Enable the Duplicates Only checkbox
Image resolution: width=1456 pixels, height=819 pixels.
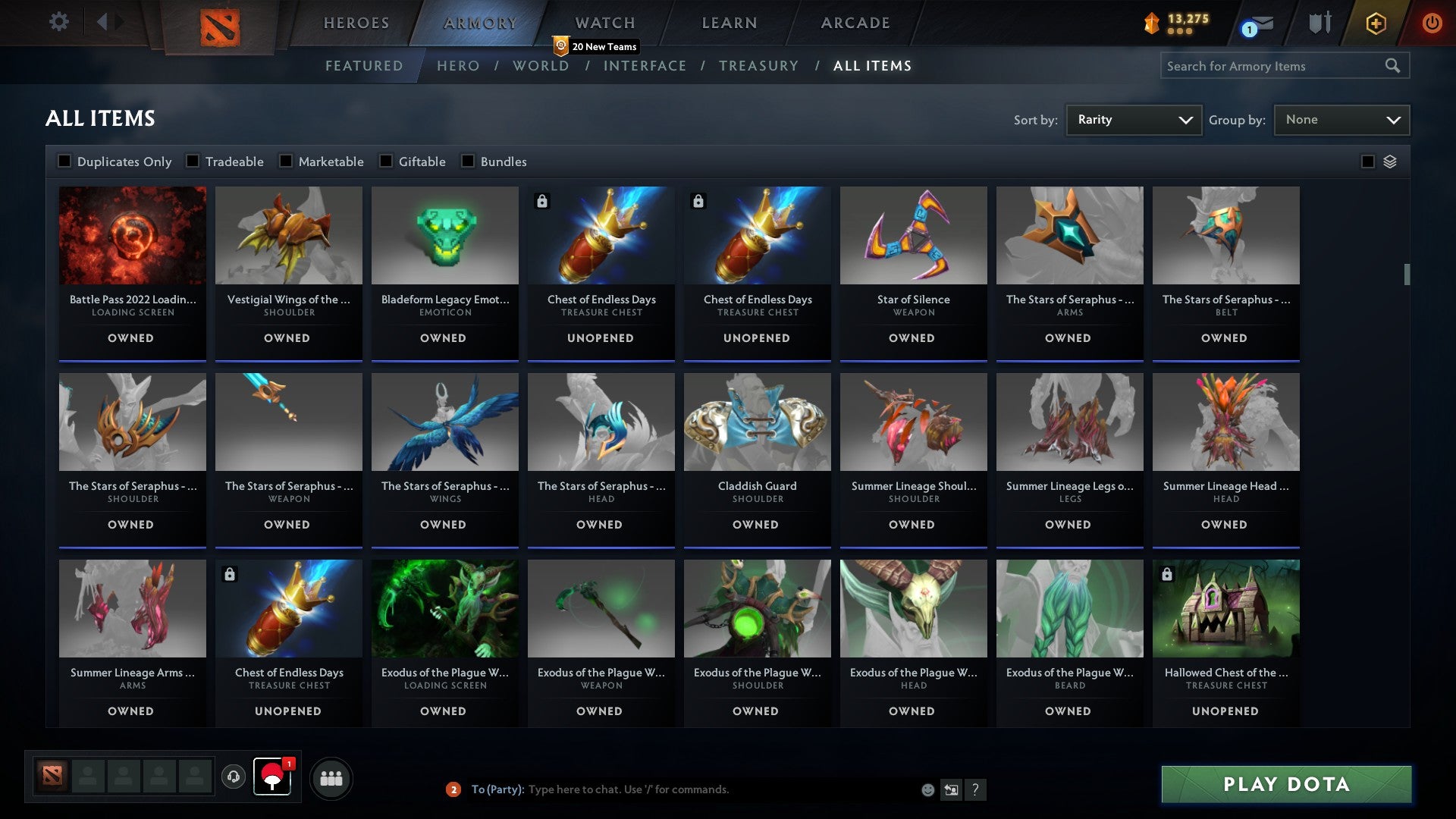point(64,161)
